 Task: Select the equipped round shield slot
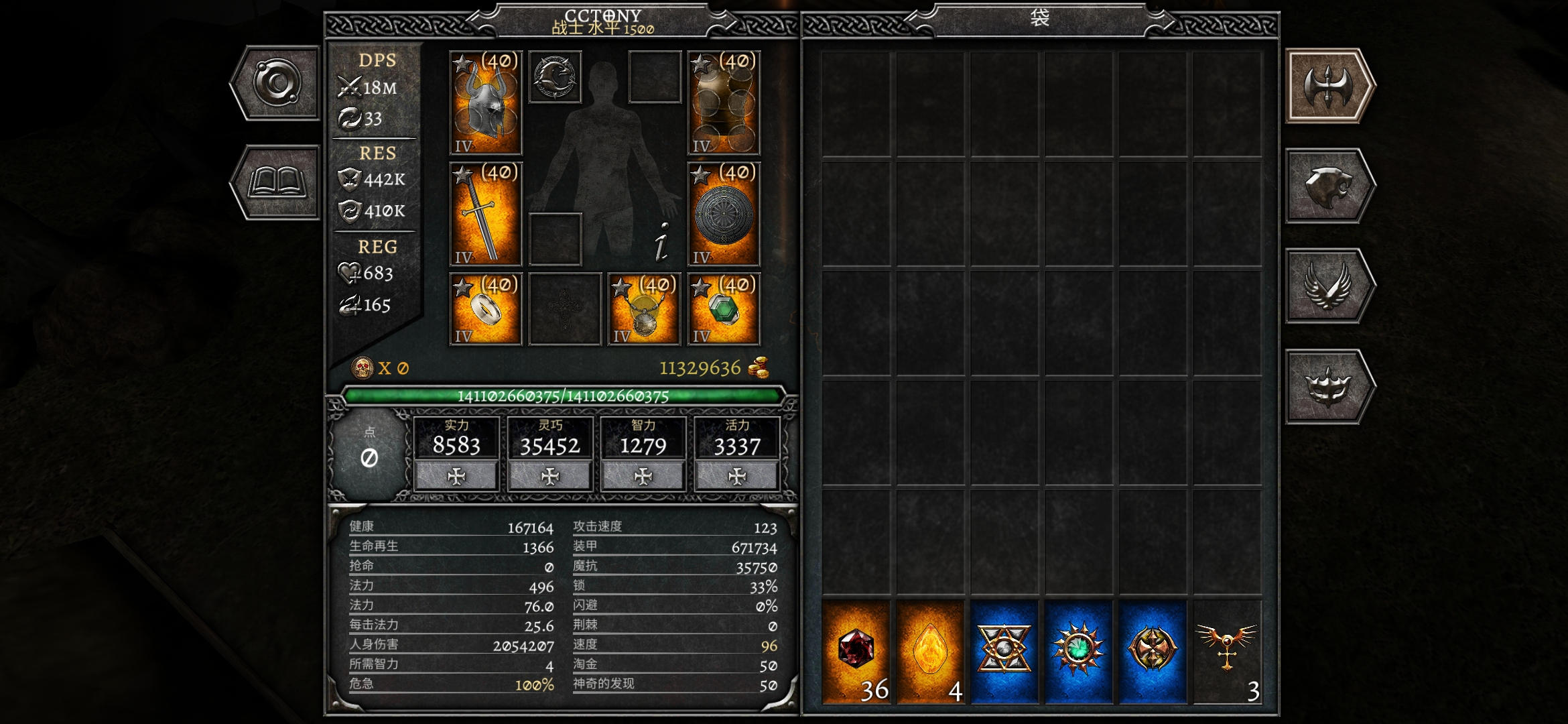pos(724,214)
